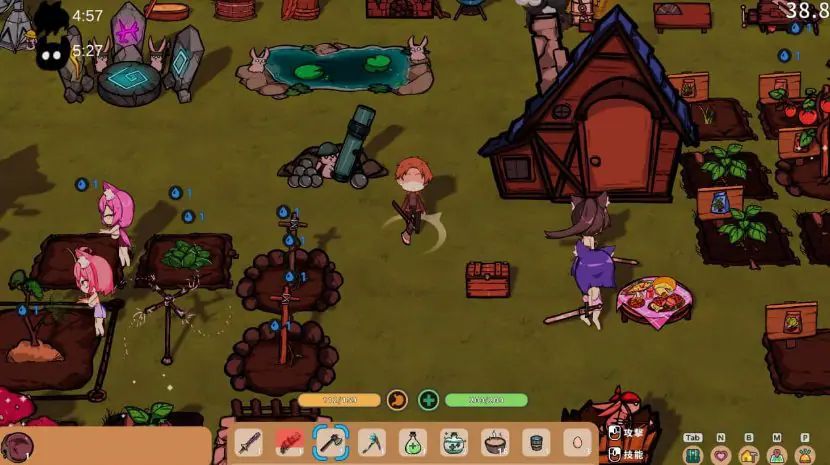
Task: Open the sprouting plant menu icon
Action: tap(805, 455)
